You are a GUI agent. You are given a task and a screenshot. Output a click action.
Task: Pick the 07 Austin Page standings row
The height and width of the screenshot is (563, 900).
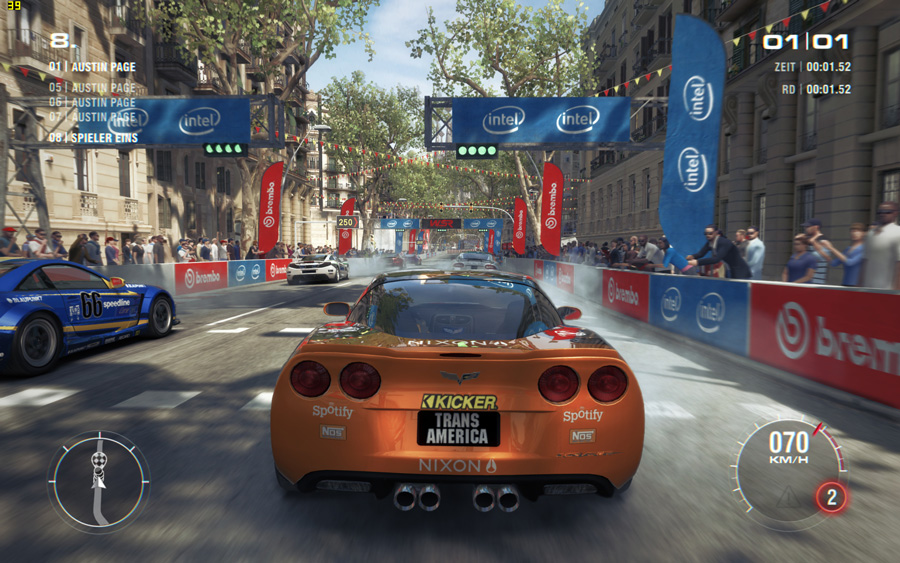pos(92,118)
